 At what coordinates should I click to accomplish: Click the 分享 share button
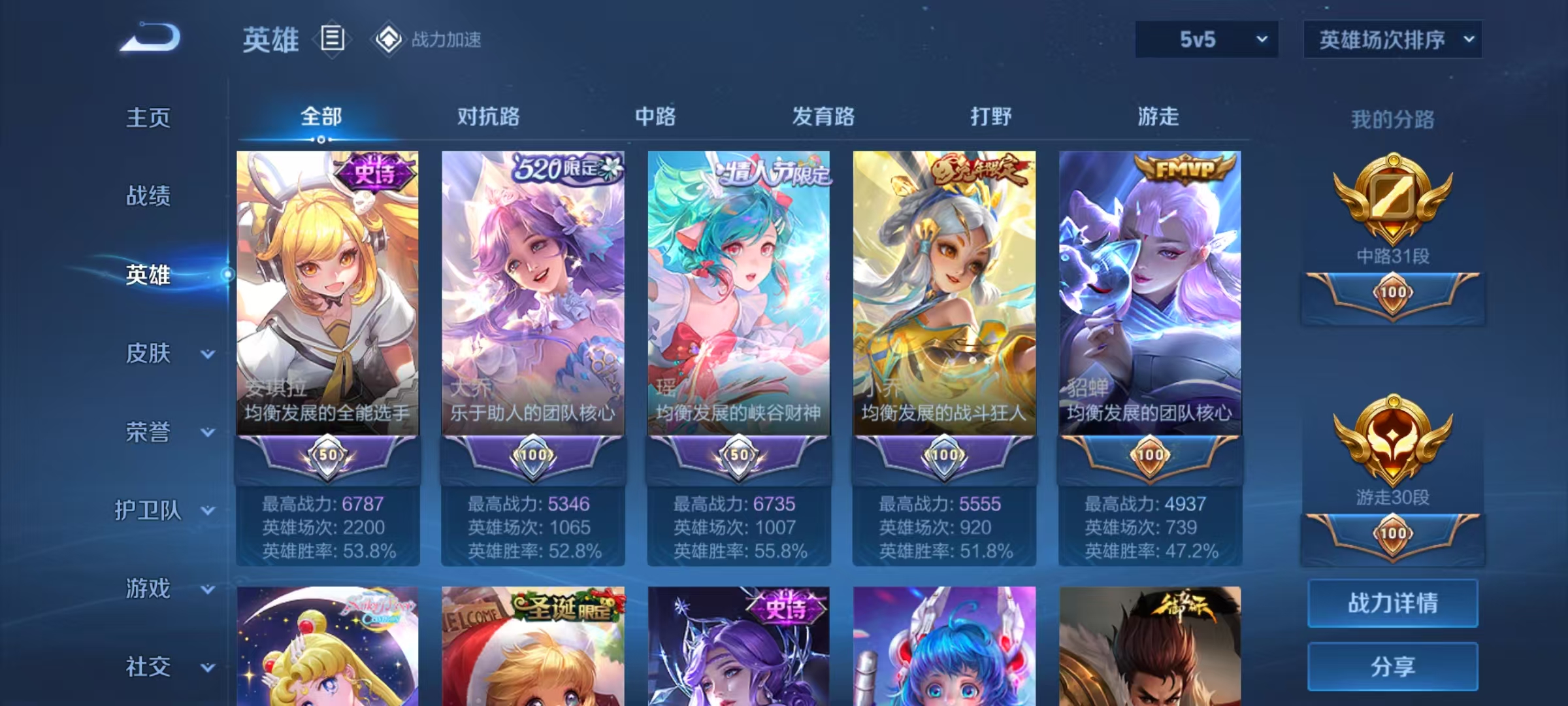(x=1392, y=666)
